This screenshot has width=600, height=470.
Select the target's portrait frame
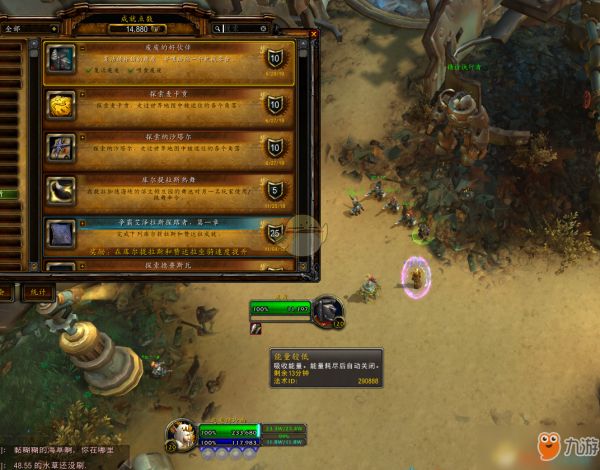[329, 312]
